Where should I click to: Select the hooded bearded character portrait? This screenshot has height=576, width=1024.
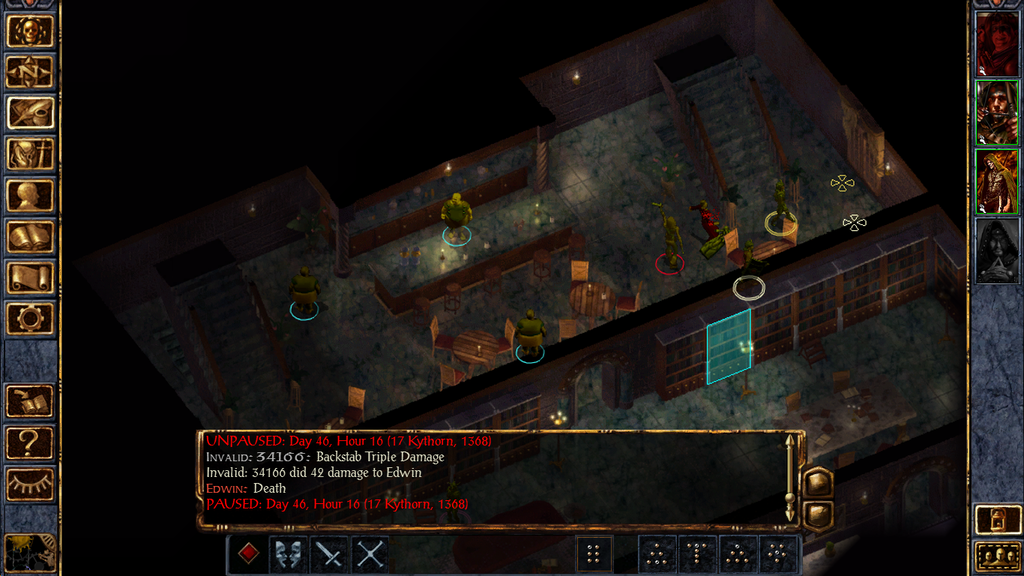(x=996, y=113)
